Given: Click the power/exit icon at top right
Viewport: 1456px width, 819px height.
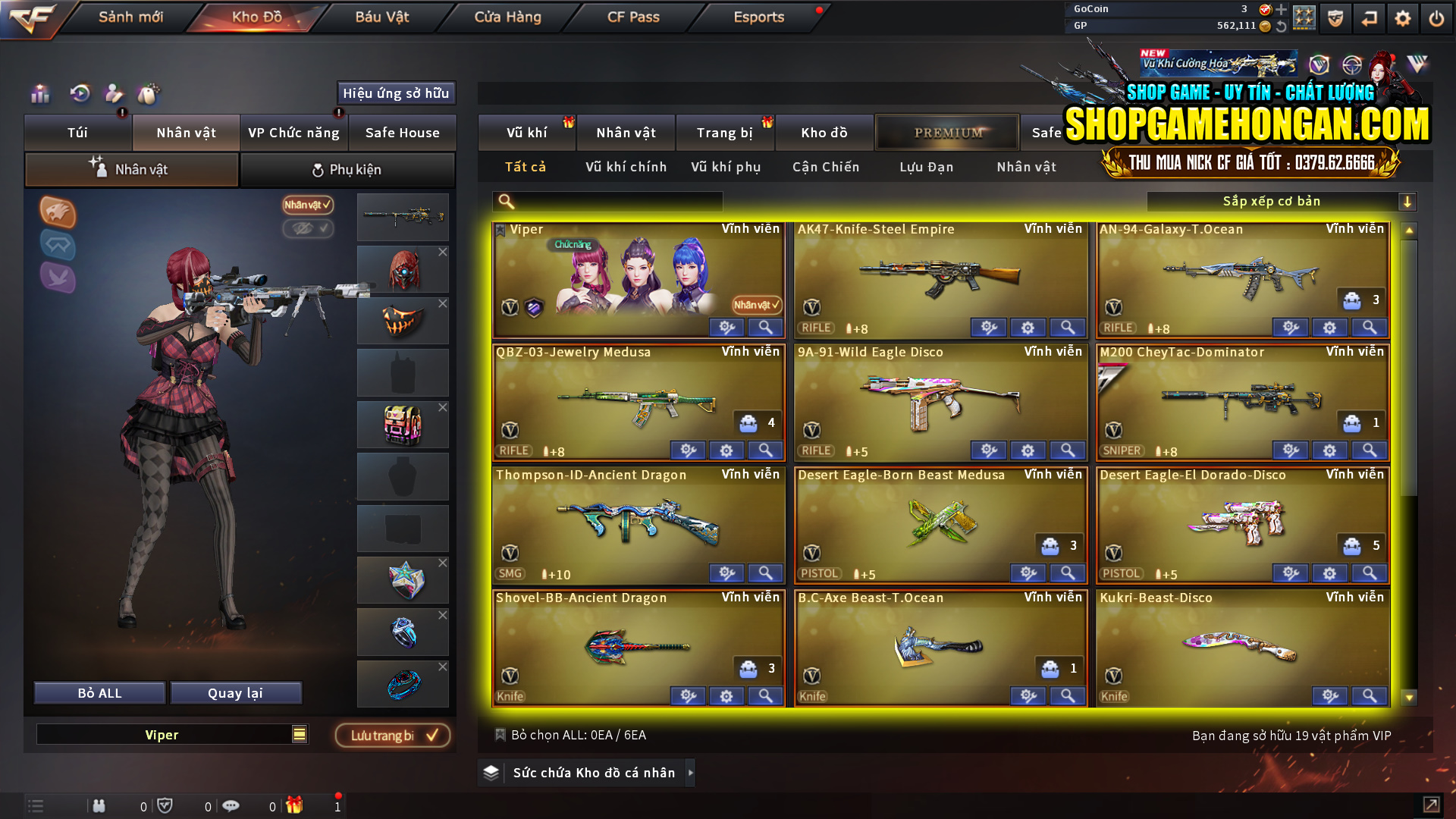Looking at the screenshot, I should tap(1436, 17).
